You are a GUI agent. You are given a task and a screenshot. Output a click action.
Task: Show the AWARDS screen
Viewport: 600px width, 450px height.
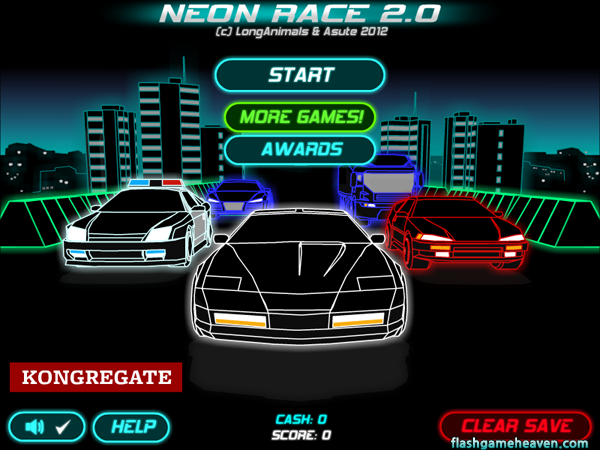click(x=300, y=149)
